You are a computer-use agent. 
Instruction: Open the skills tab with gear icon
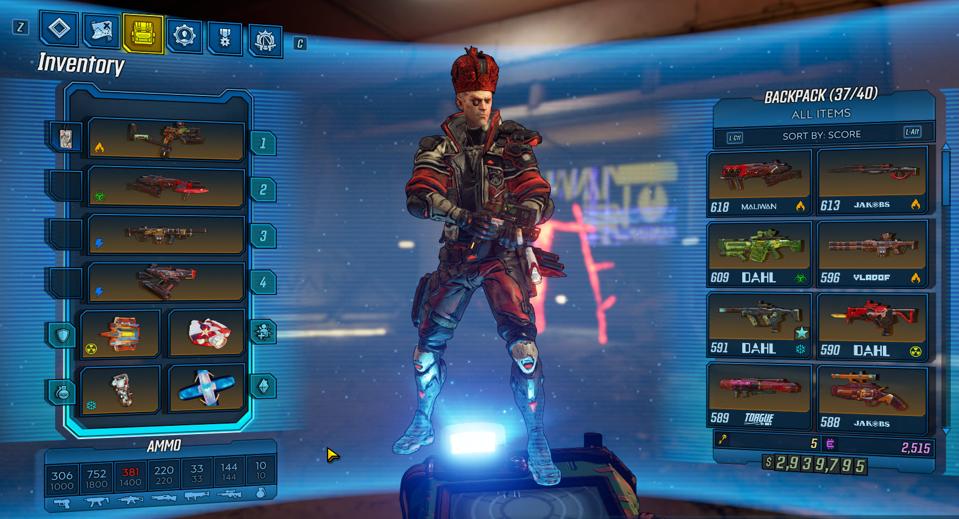(184, 35)
